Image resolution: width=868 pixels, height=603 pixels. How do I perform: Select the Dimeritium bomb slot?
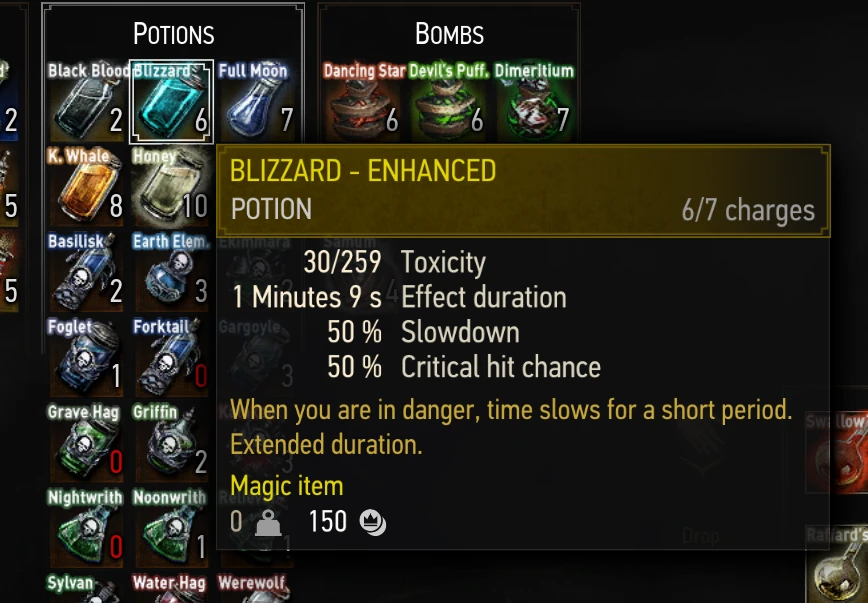[533, 102]
